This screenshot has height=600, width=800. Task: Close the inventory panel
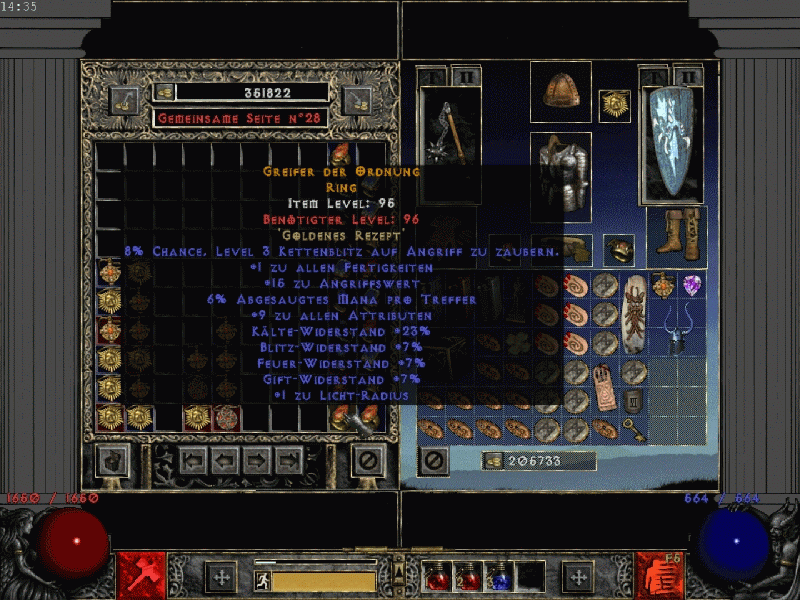[433, 461]
